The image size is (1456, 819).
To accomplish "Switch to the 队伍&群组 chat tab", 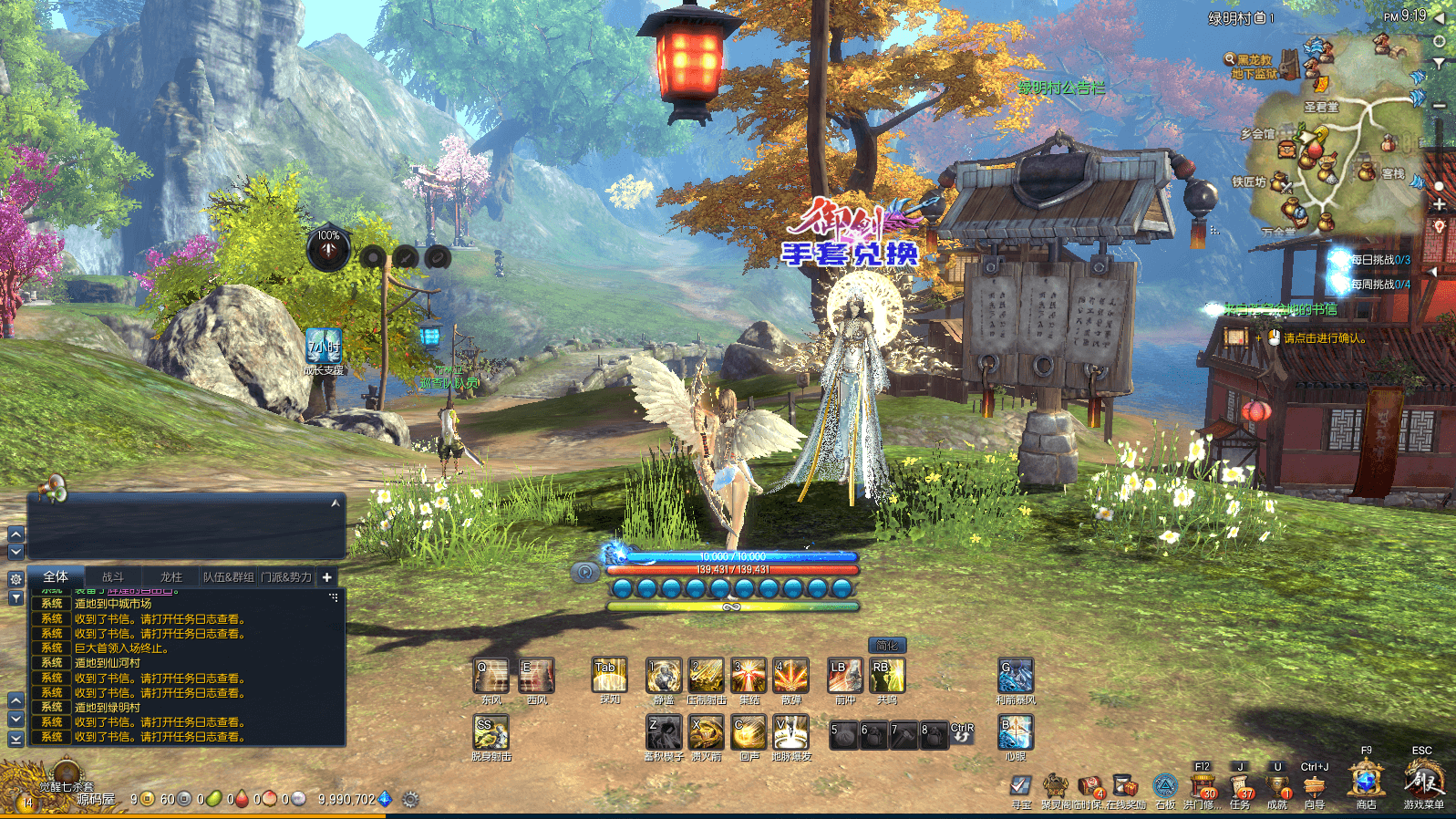I will coord(228,577).
